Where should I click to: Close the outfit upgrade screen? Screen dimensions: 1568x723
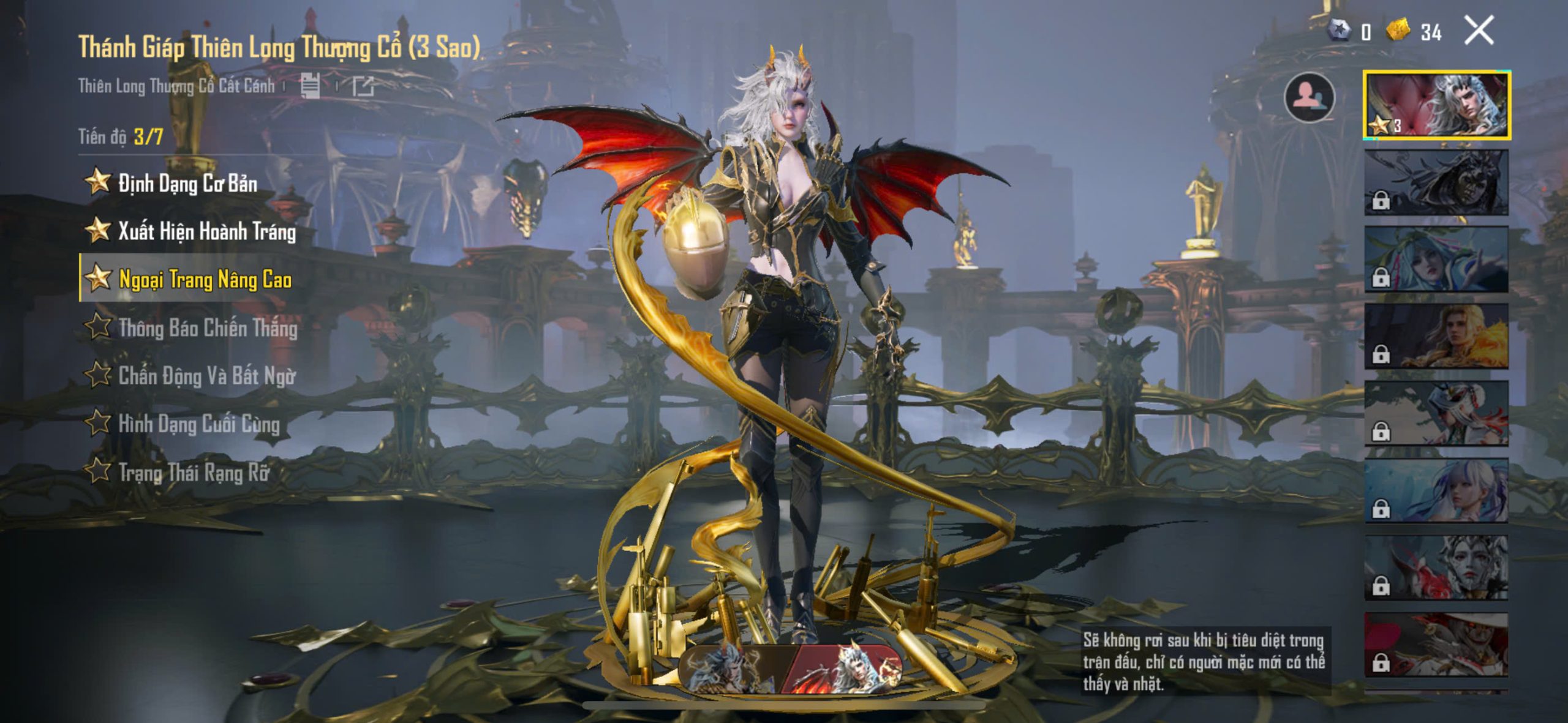point(1479,31)
